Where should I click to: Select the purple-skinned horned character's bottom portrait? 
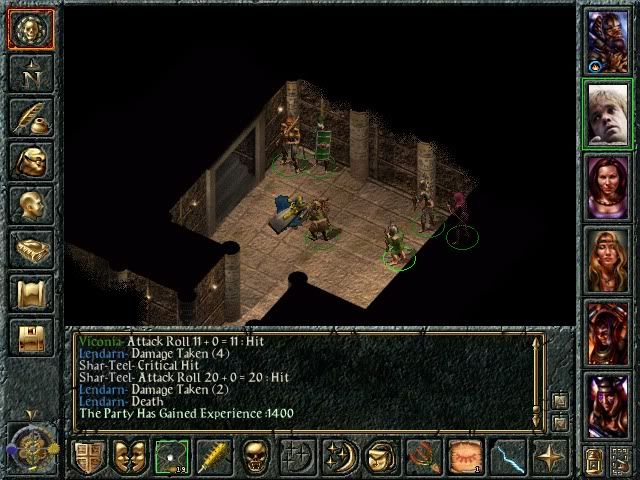coord(607,403)
